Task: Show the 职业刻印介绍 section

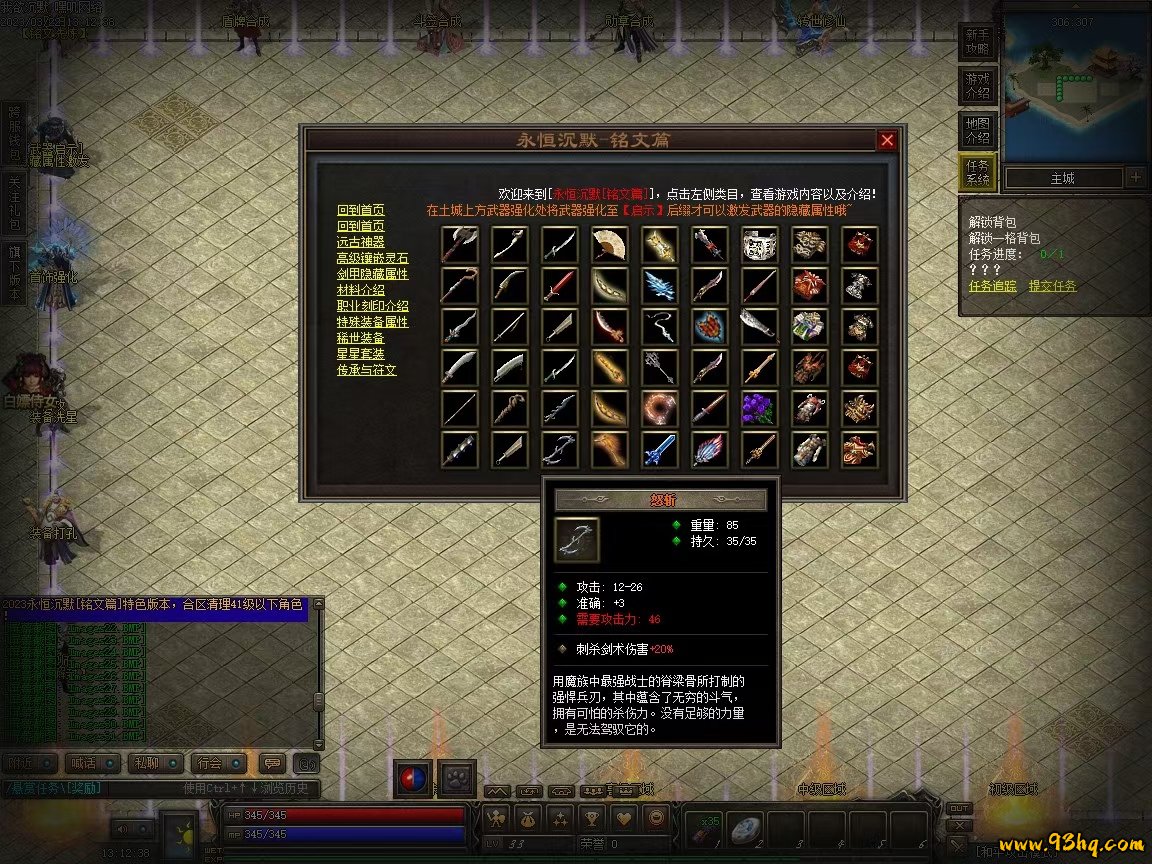Action: click(x=372, y=305)
